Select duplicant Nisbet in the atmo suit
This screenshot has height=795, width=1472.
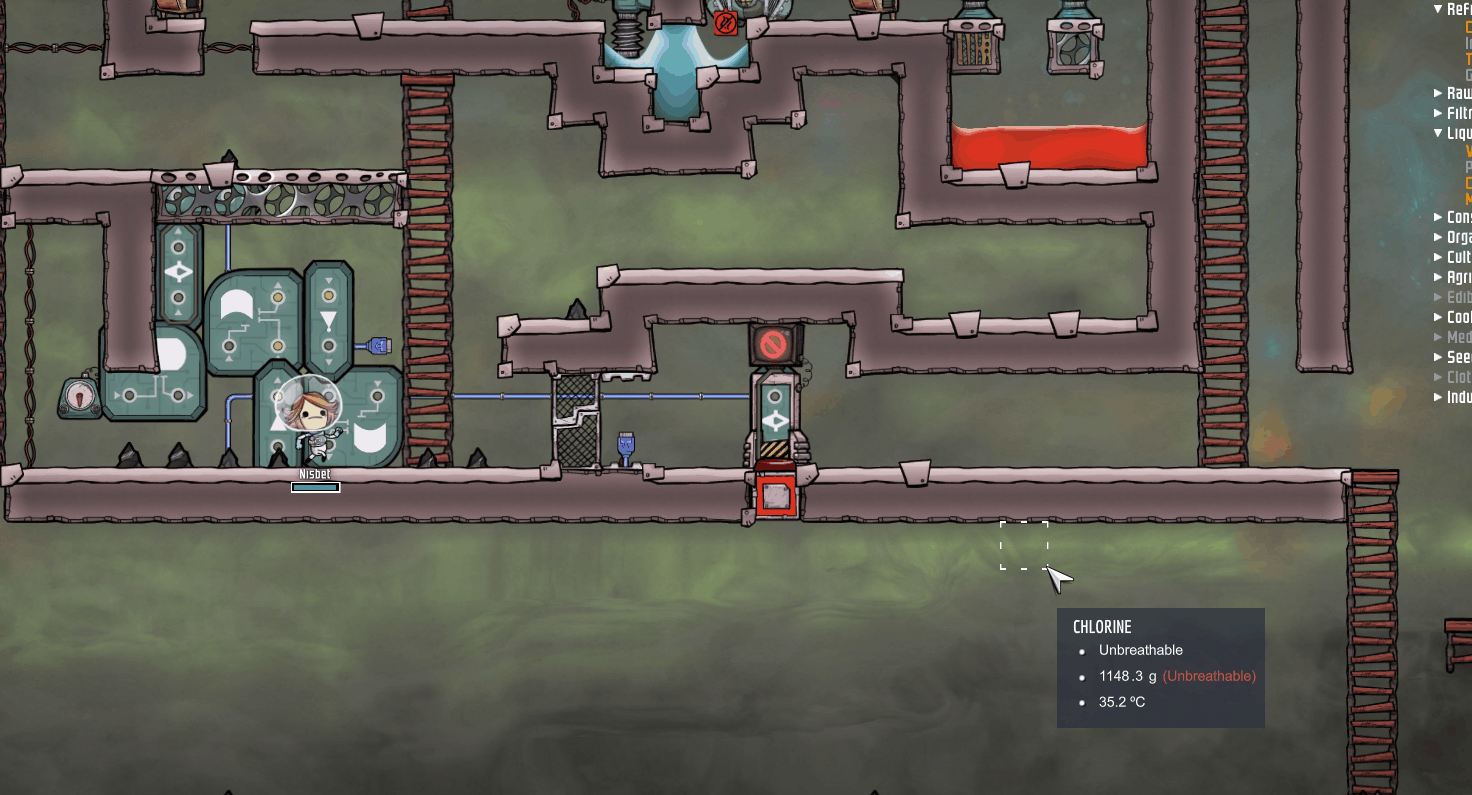[310, 420]
